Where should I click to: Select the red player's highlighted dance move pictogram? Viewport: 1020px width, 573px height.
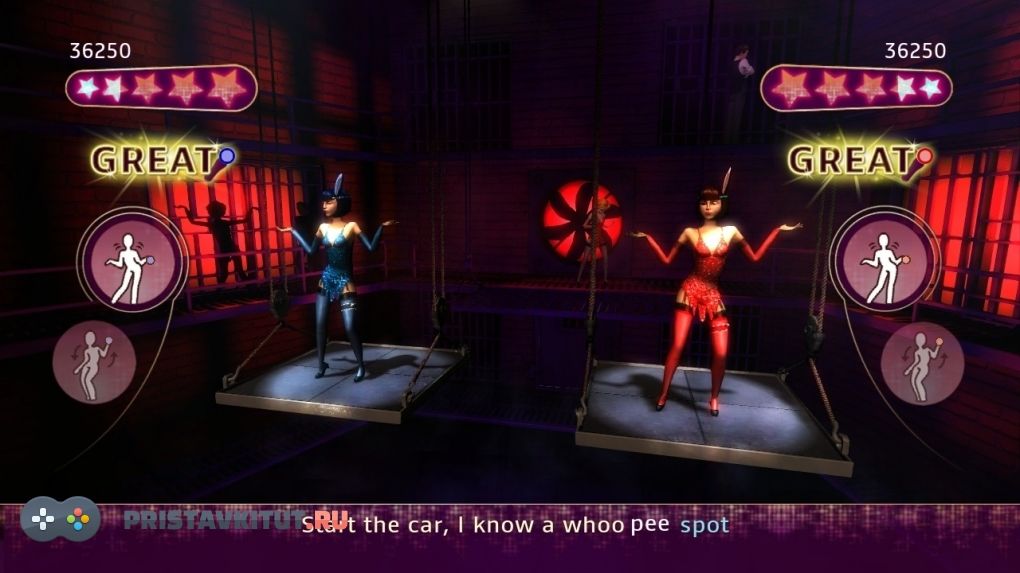coord(885,262)
